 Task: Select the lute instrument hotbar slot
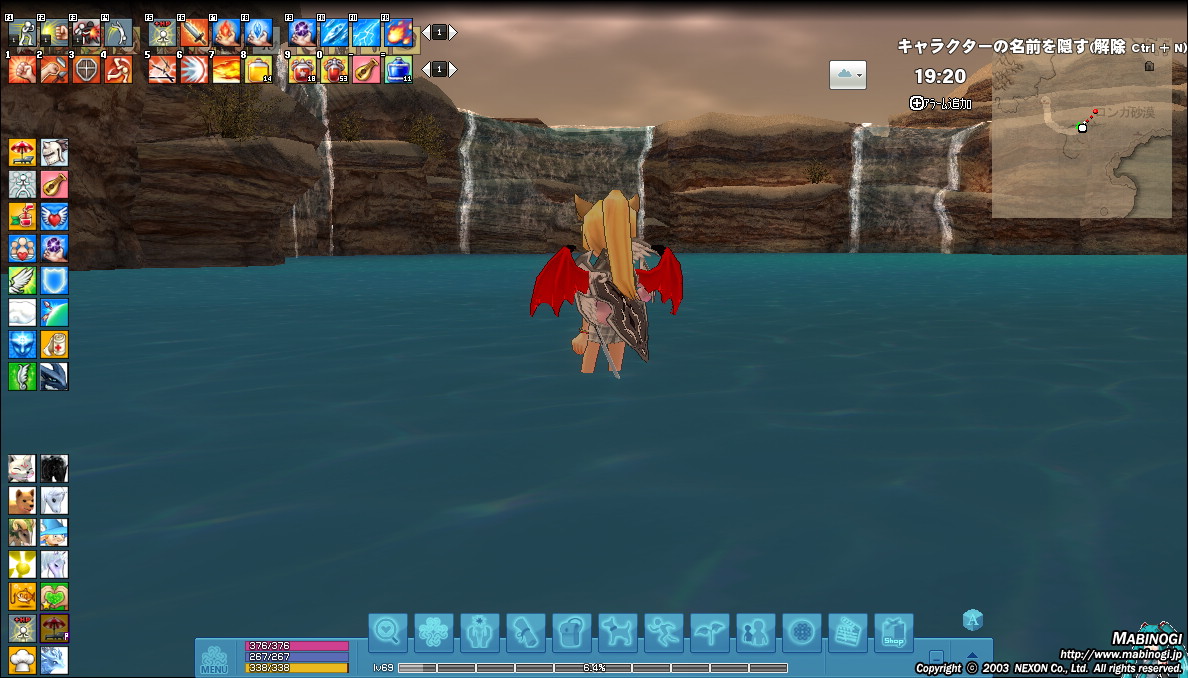coord(366,69)
